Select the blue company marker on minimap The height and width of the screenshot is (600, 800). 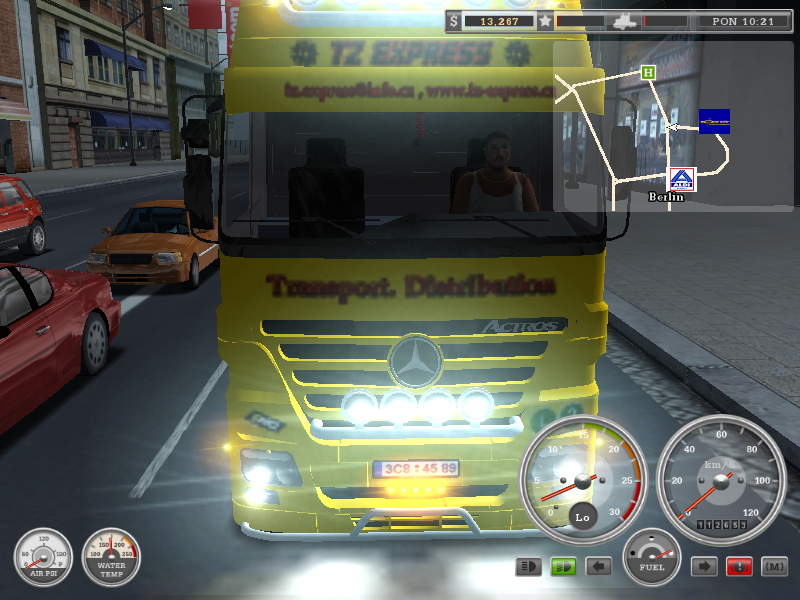[x=714, y=121]
